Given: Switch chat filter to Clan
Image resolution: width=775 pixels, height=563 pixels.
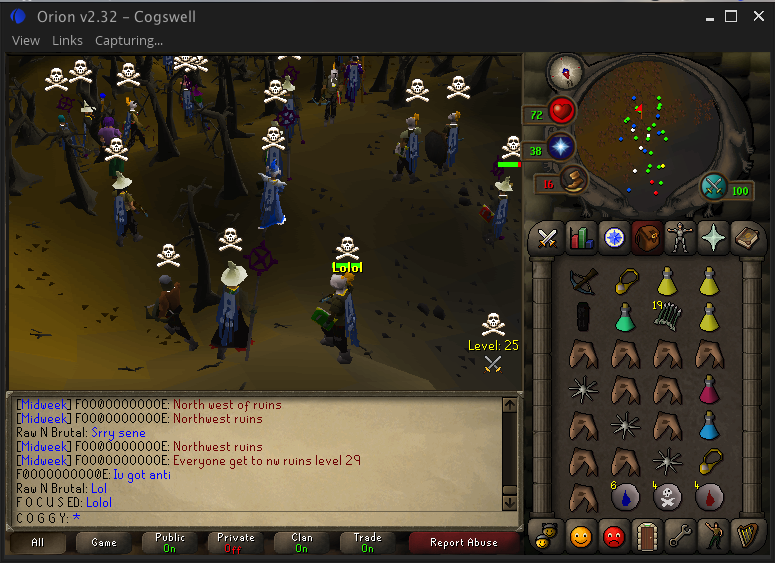Looking at the screenshot, I should click(x=301, y=543).
